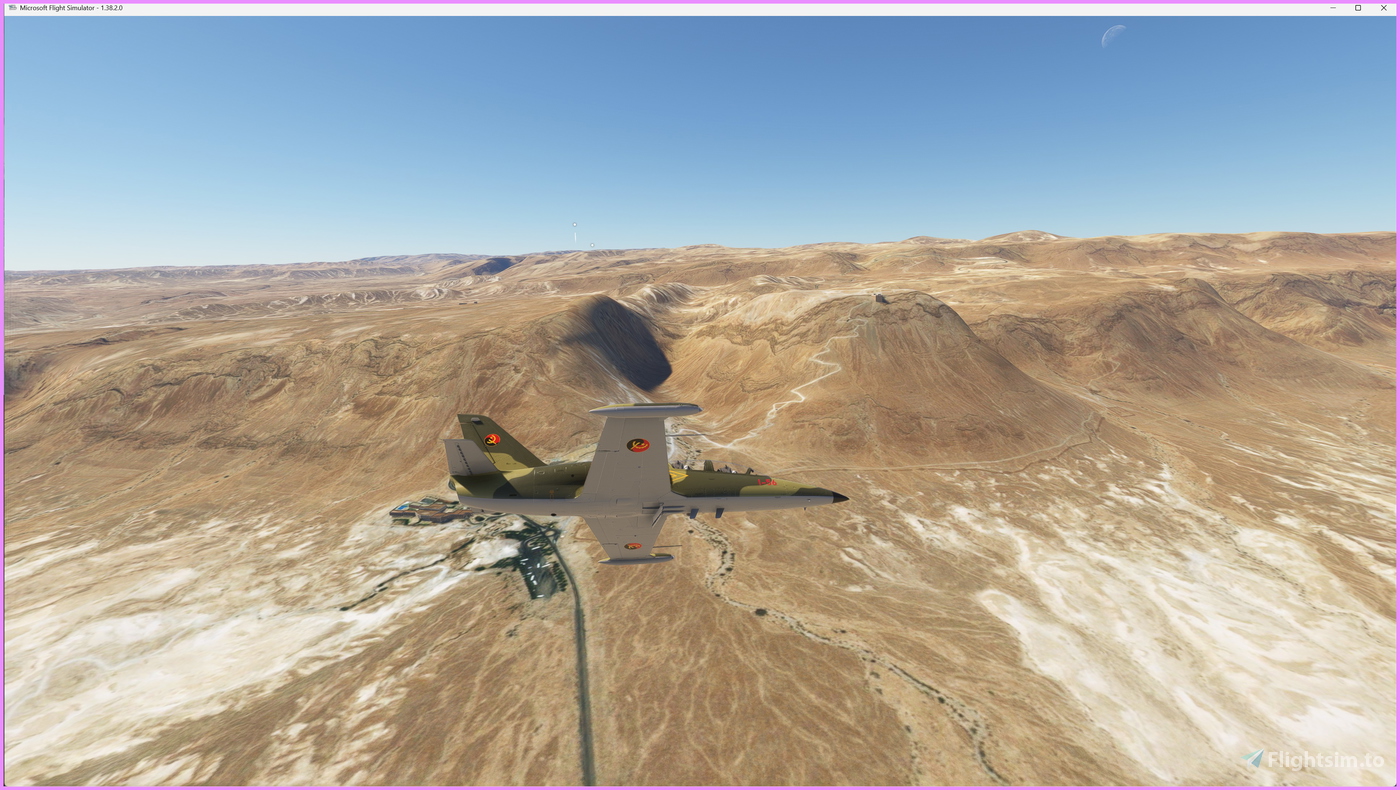Click the Microsoft Flight Simulator title bar icon
This screenshot has width=1400, height=790.
point(10,6)
